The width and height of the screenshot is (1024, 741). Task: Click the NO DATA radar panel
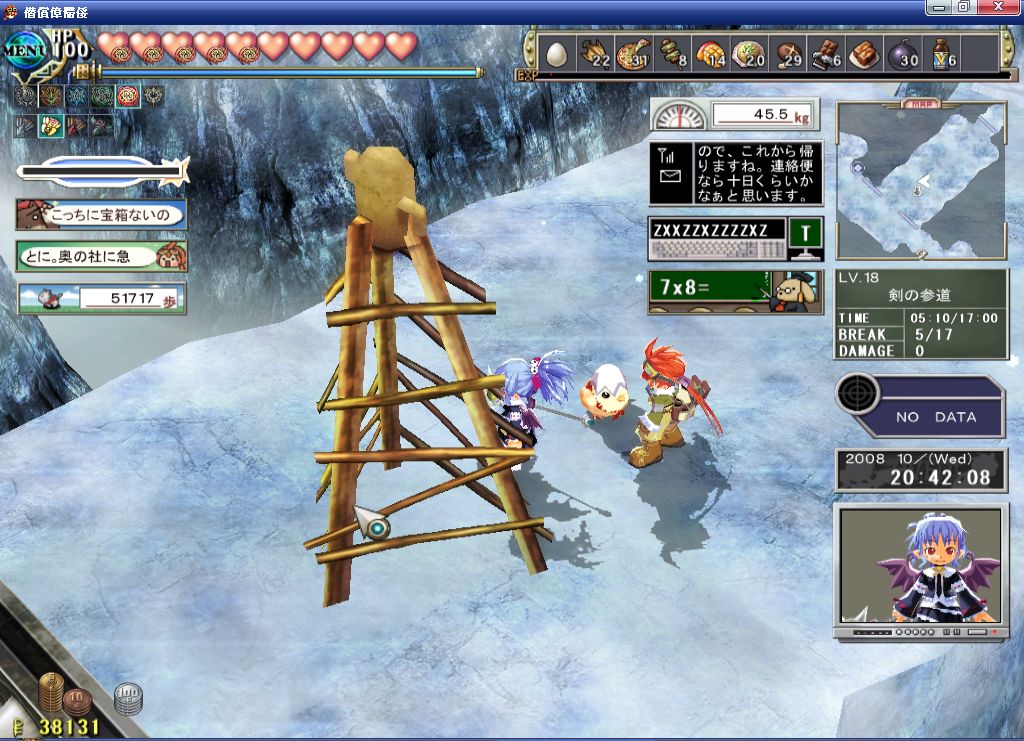(x=919, y=405)
